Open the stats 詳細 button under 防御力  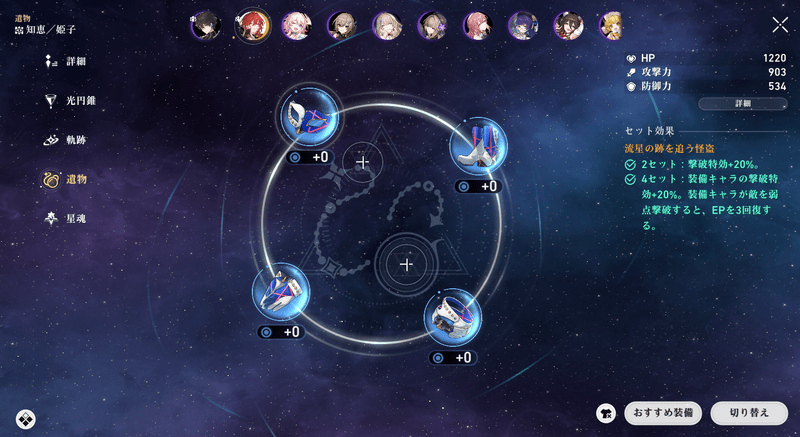[x=742, y=103]
